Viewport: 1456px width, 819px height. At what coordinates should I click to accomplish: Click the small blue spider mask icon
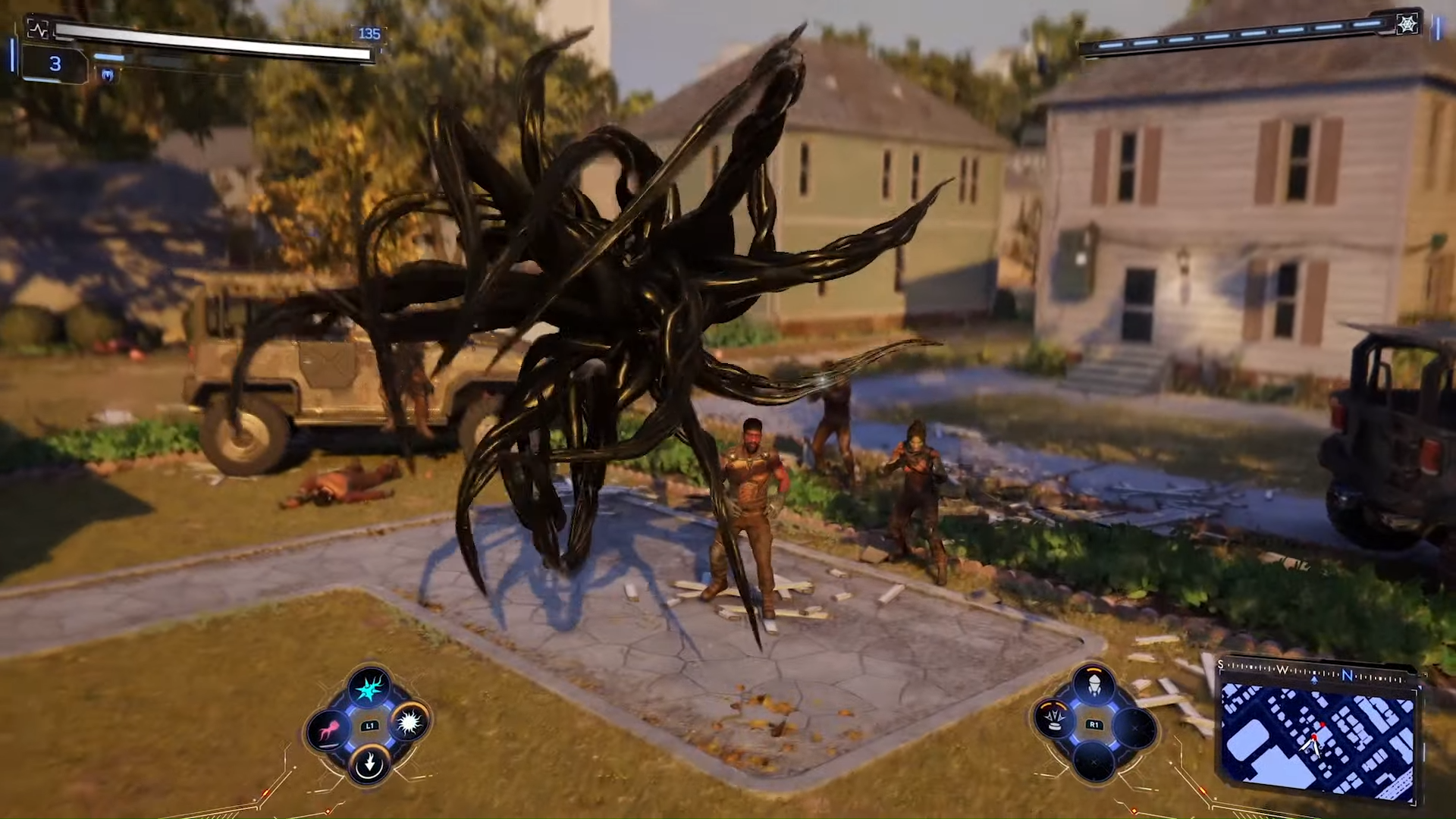(x=107, y=74)
